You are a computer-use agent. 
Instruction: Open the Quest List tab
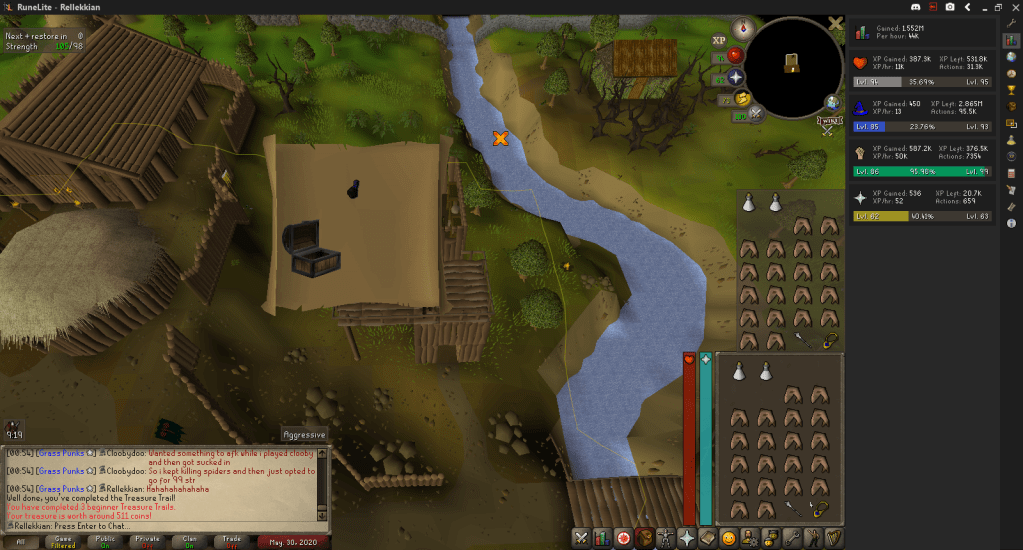coord(623,538)
